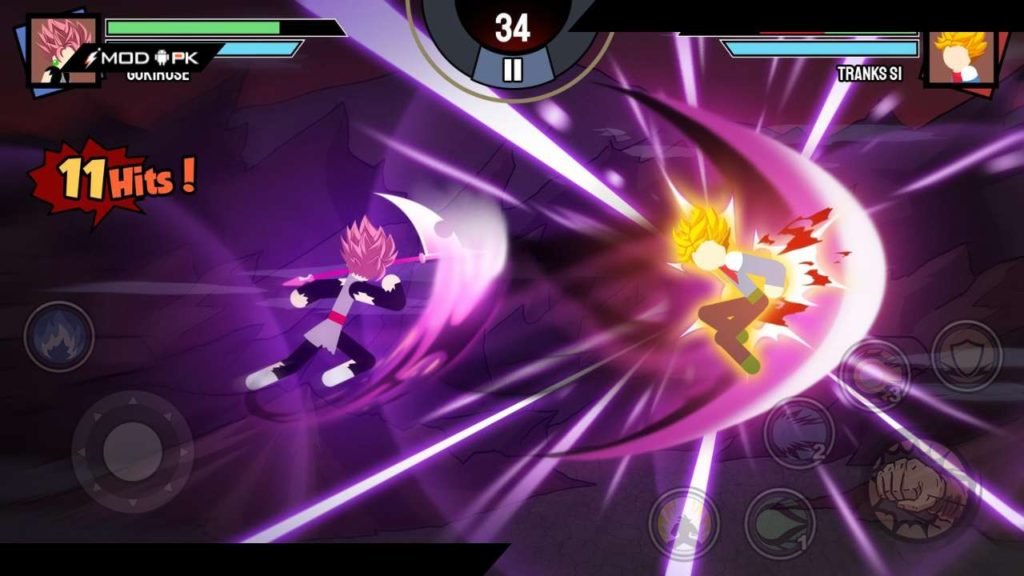
Task: Pause the fight with the pause button
Action: click(x=512, y=69)
